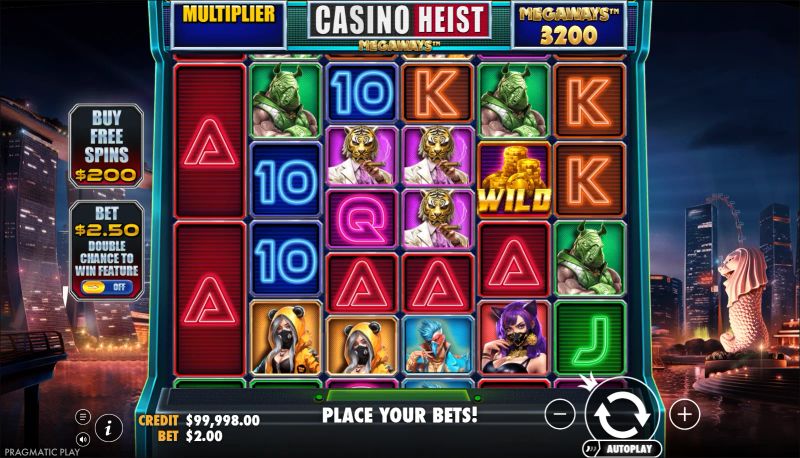Mute the game sound via speaker icon
This screenshot has height=458, width=800.
click(82, 438)
